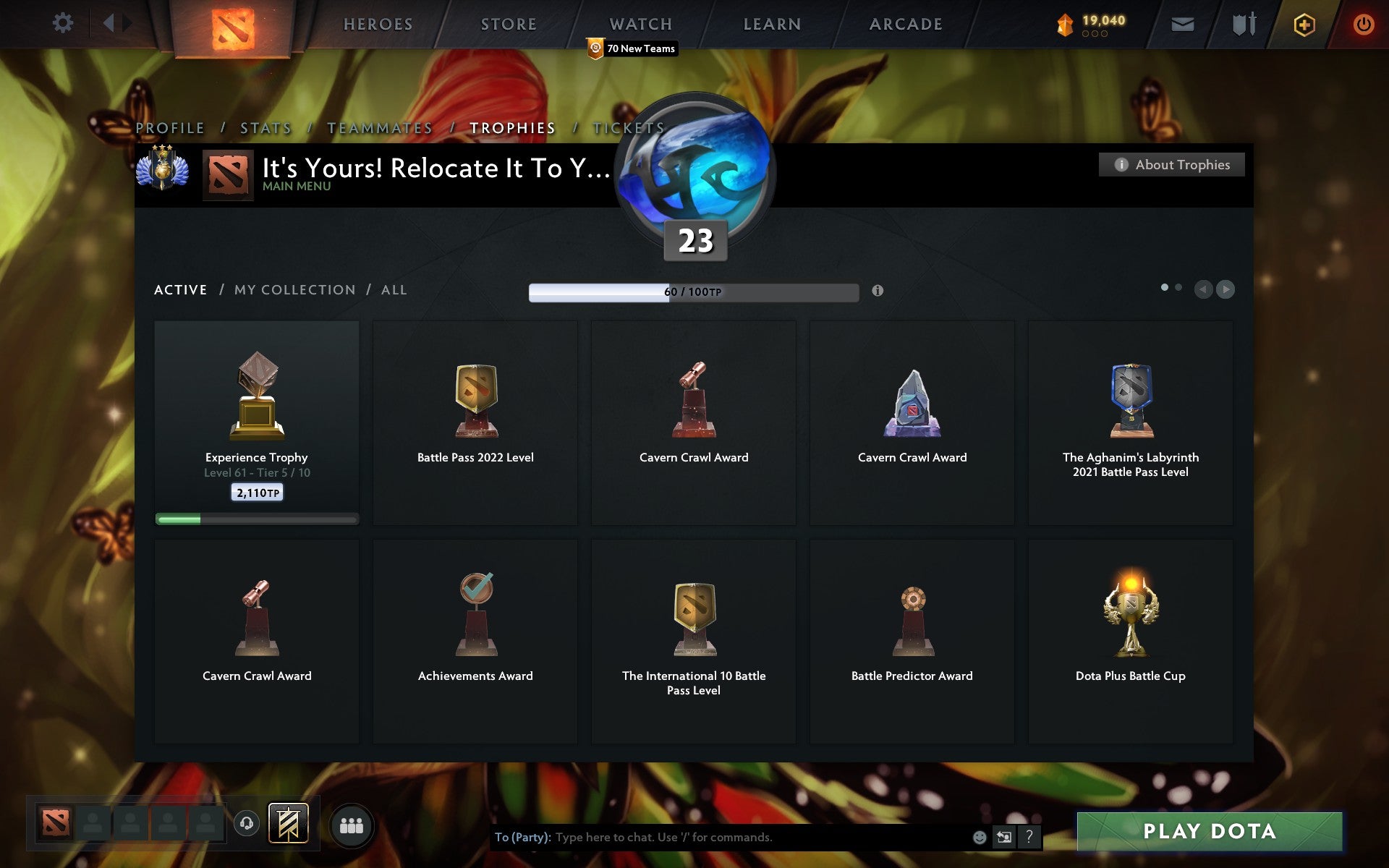
Task: Open the friends list with group icon
Action: click(352, 823)
